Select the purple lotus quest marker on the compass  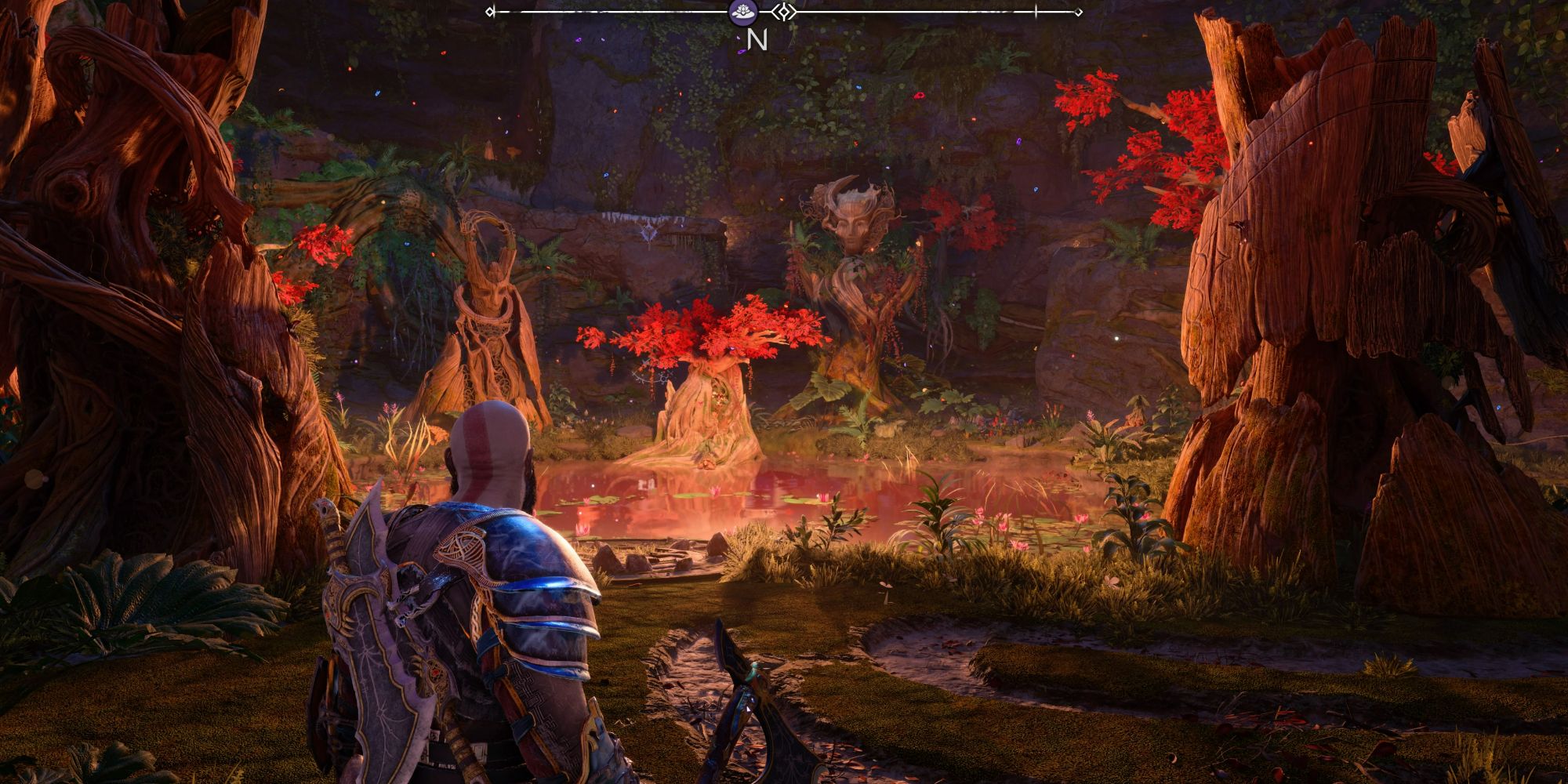pyautogui.click(x=743, y=12)
